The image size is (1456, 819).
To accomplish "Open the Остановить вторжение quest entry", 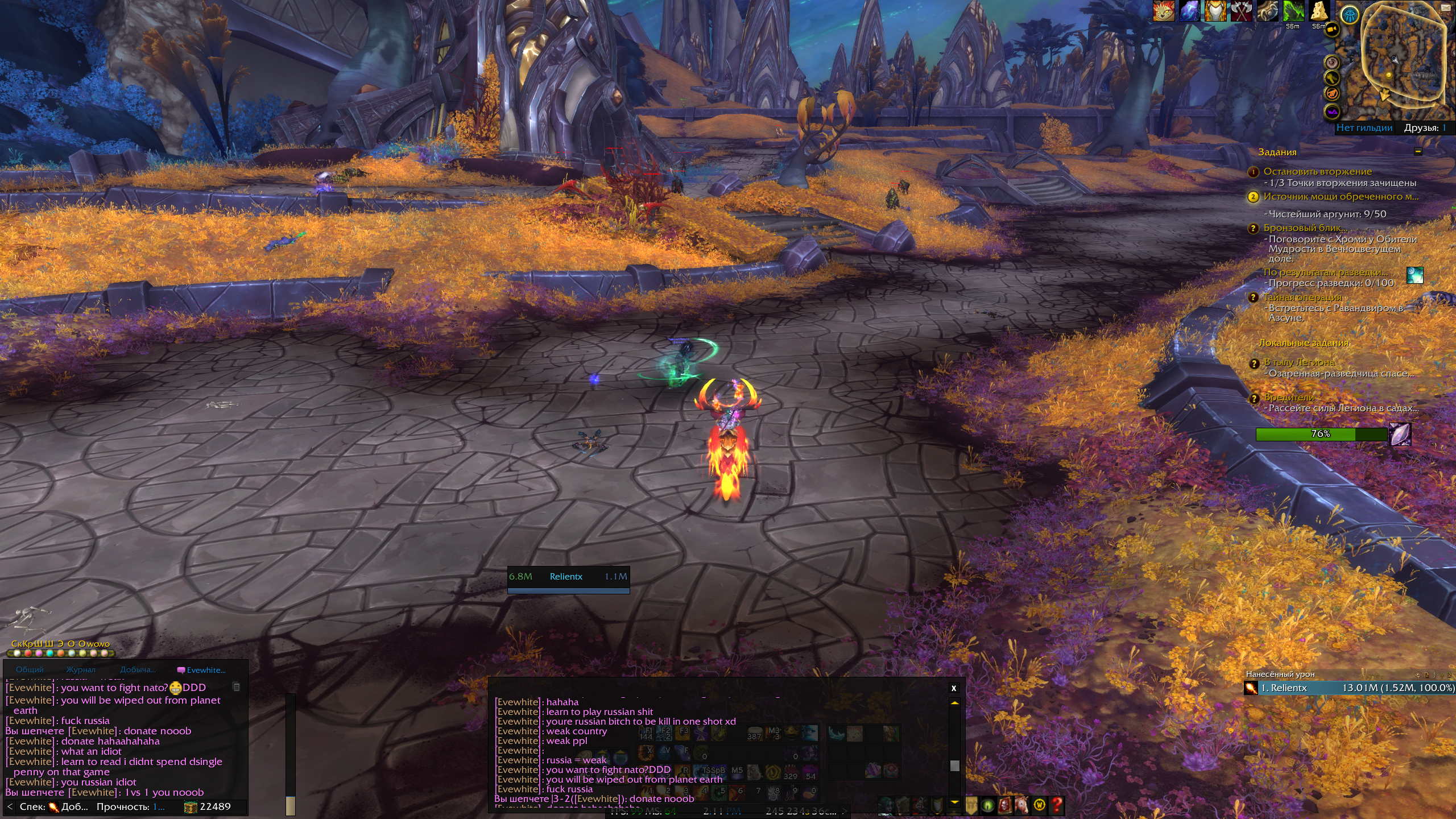I will [1317, 172].
